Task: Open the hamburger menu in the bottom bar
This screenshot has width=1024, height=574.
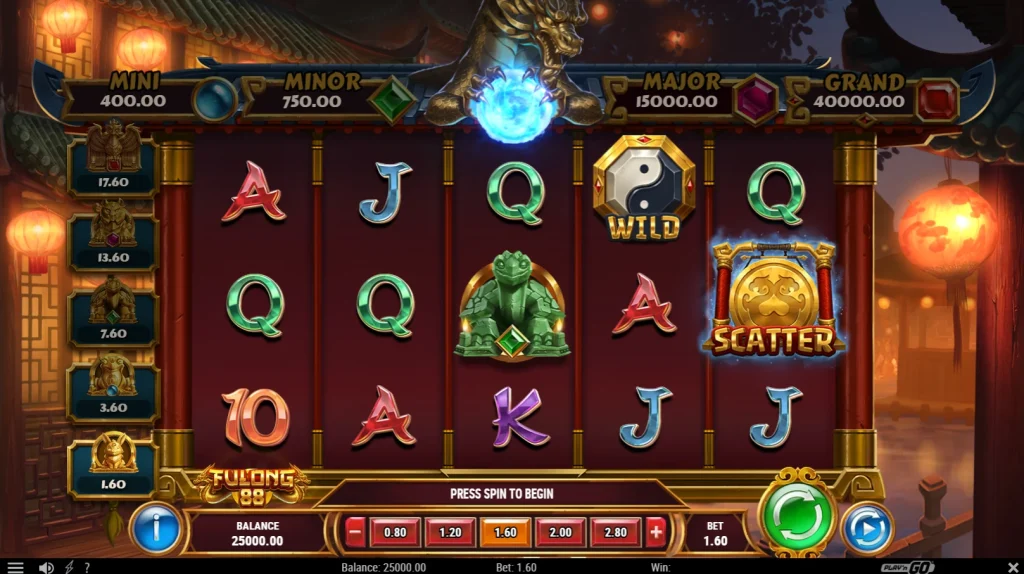Action: (x=15, y=567)
